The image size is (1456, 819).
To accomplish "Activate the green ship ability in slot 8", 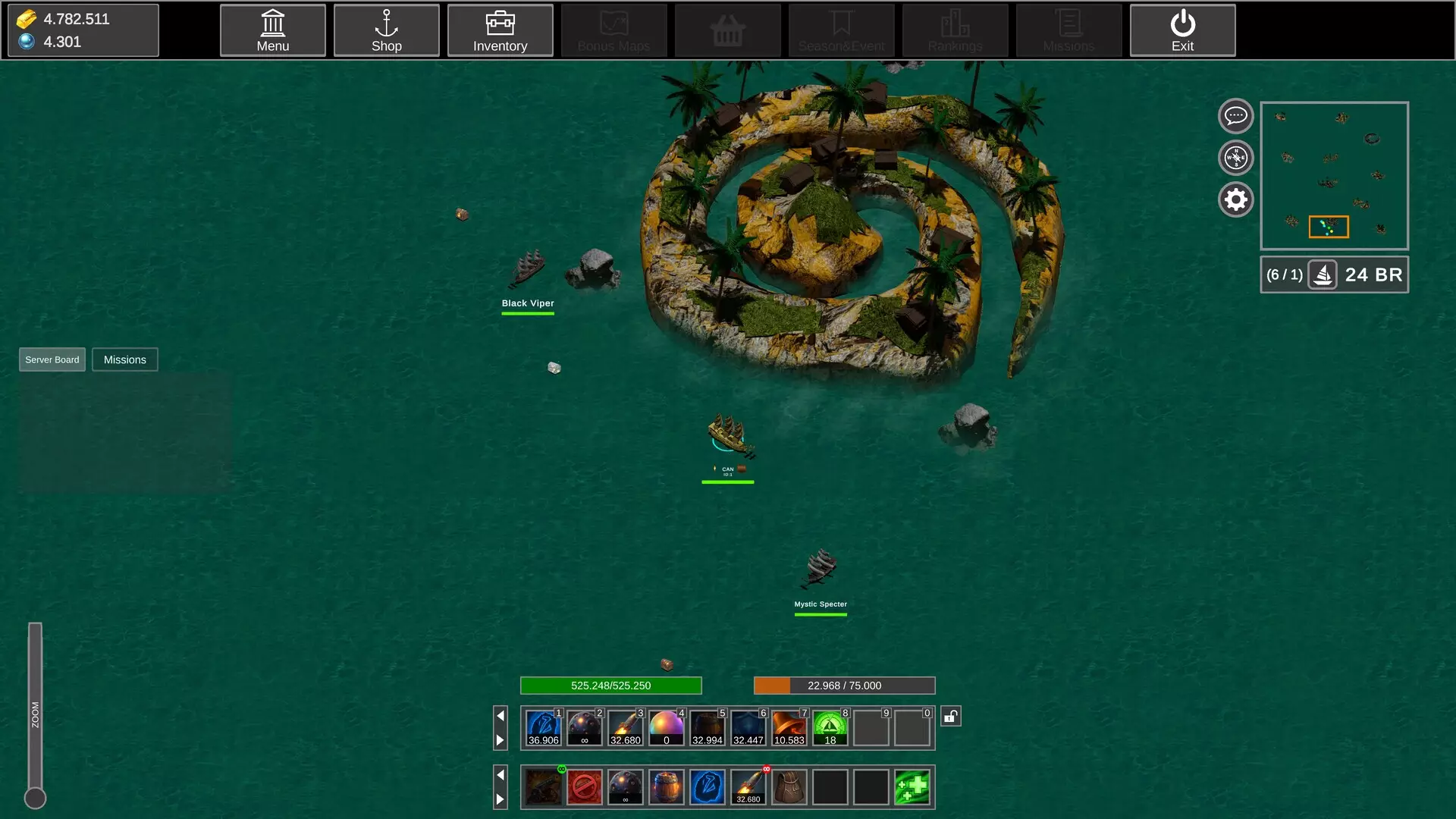I will click(x=830, y=728).
